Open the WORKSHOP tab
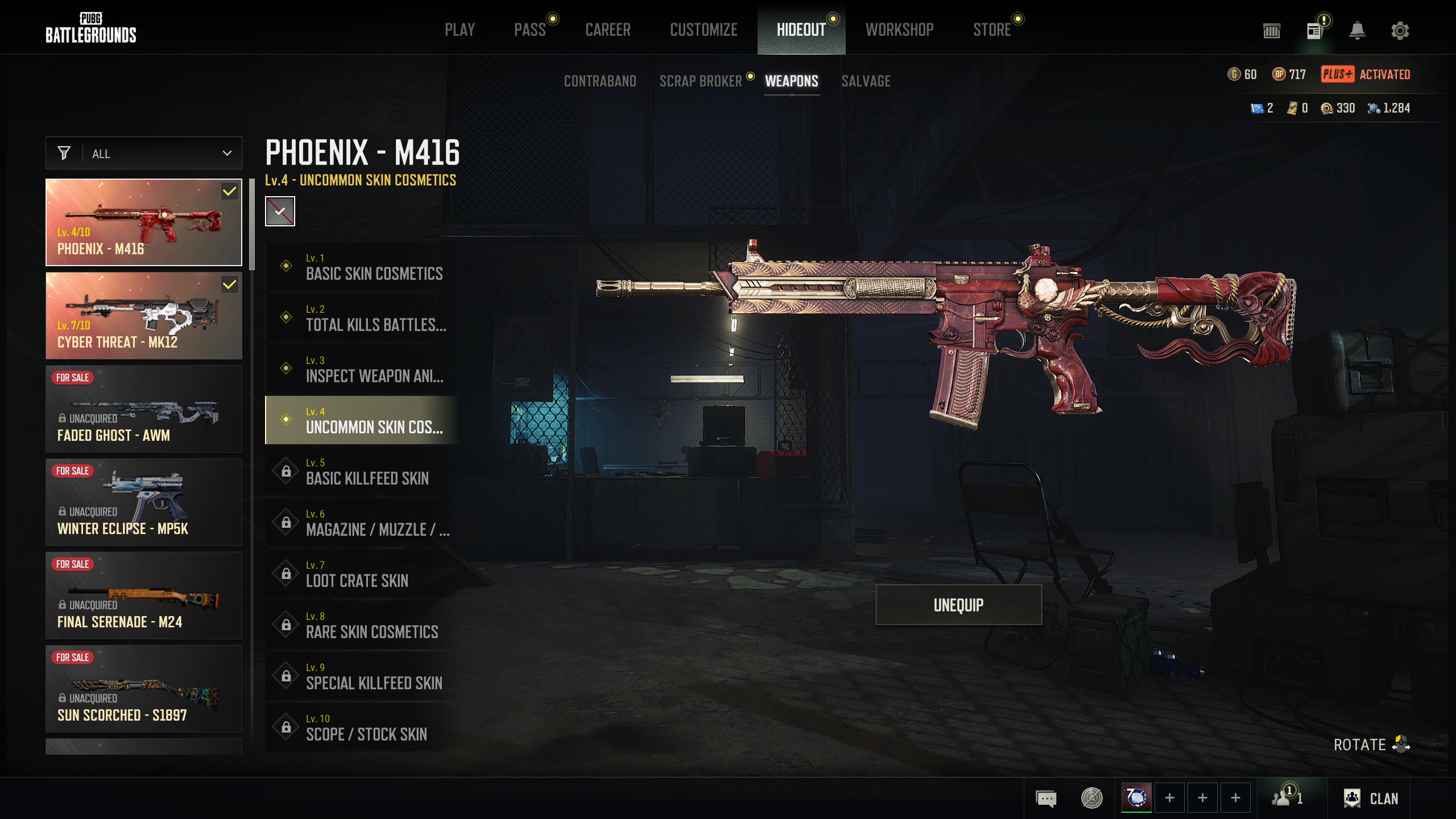This screenshot has height=819, width=1456. pyautogui.click(x=899, y=30)
